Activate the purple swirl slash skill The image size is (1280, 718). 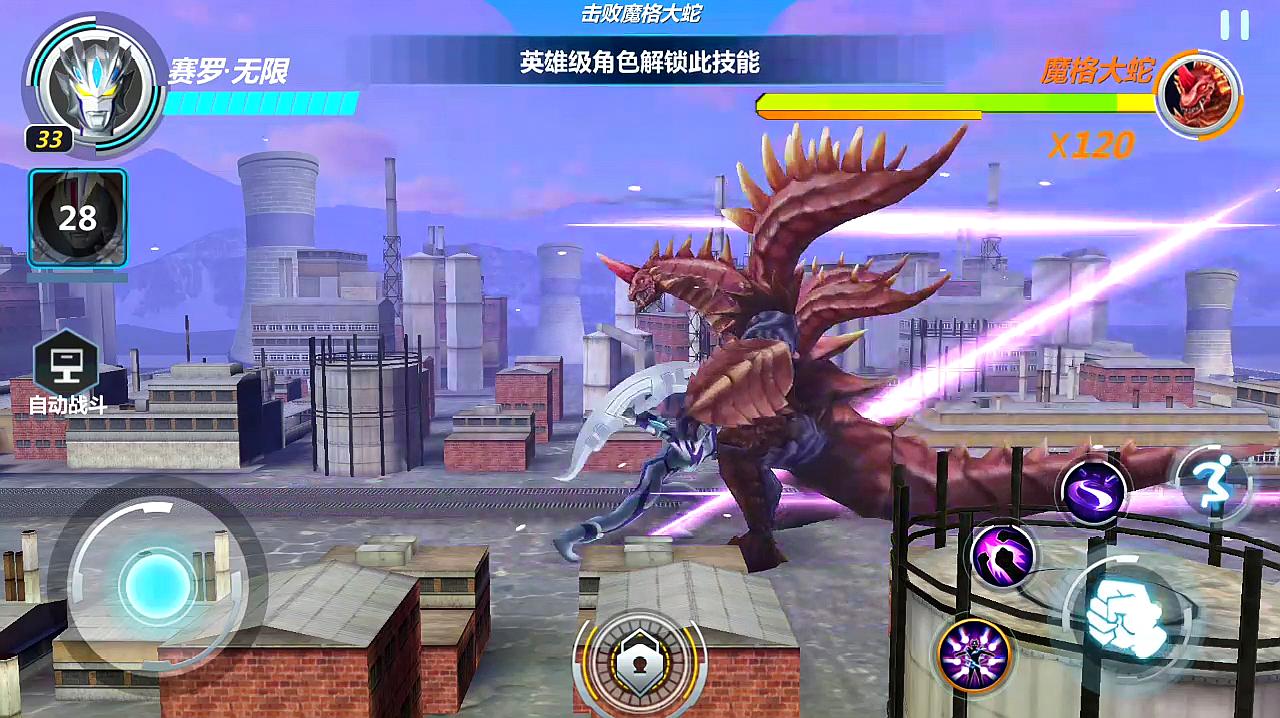(x=1093, y=491)
